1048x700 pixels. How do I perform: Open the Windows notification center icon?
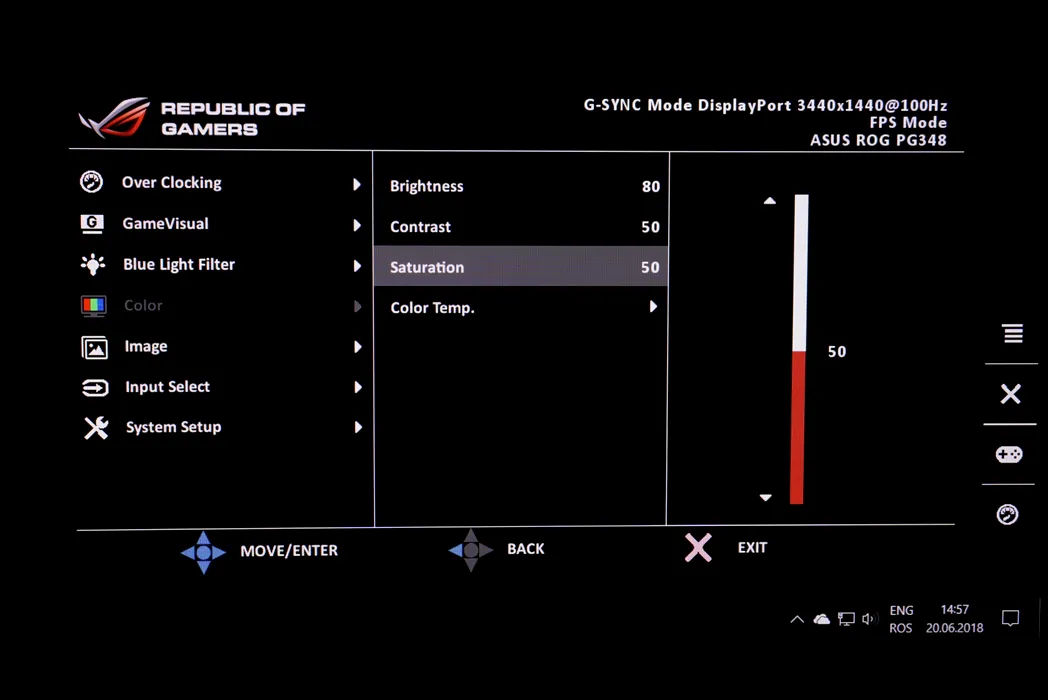[x=1010, y=619]
